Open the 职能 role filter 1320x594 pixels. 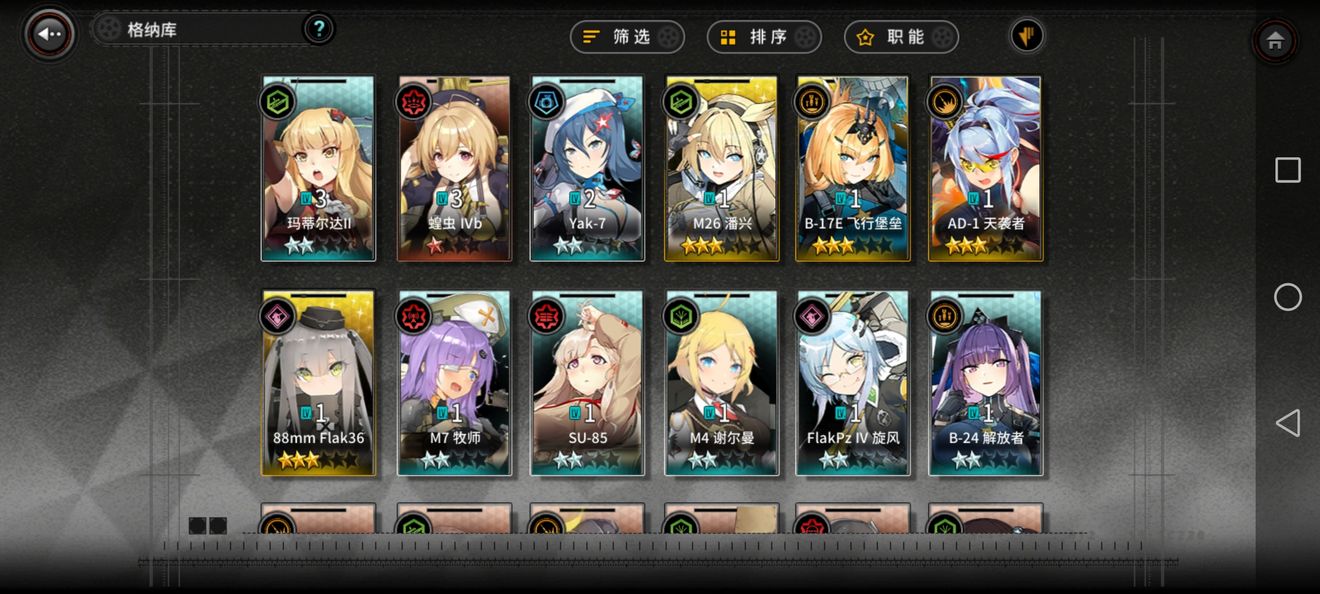pyautogui.click(x=901, y=37)
